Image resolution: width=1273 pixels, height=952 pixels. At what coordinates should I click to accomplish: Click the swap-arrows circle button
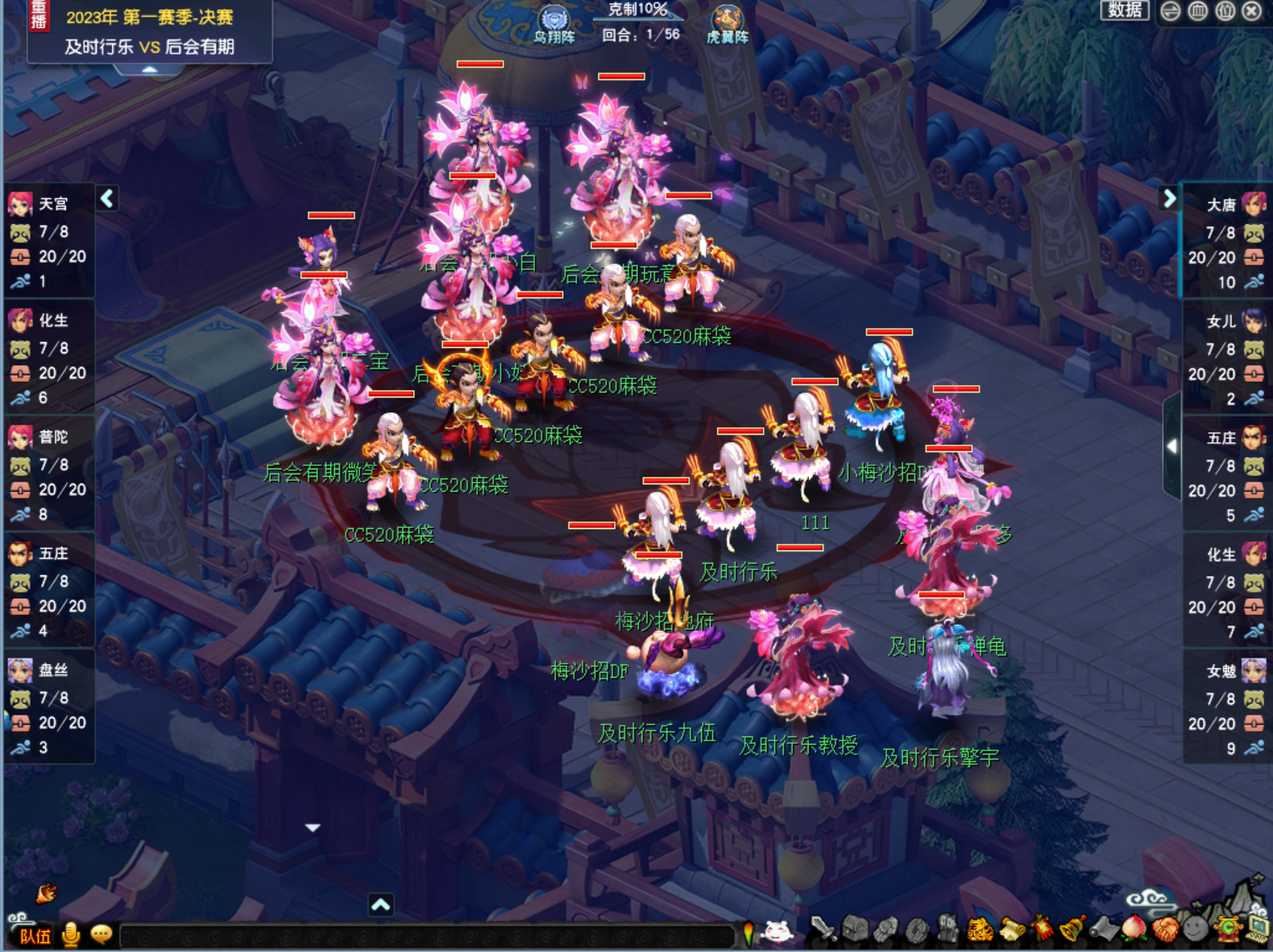click(x=1170, y=11)
